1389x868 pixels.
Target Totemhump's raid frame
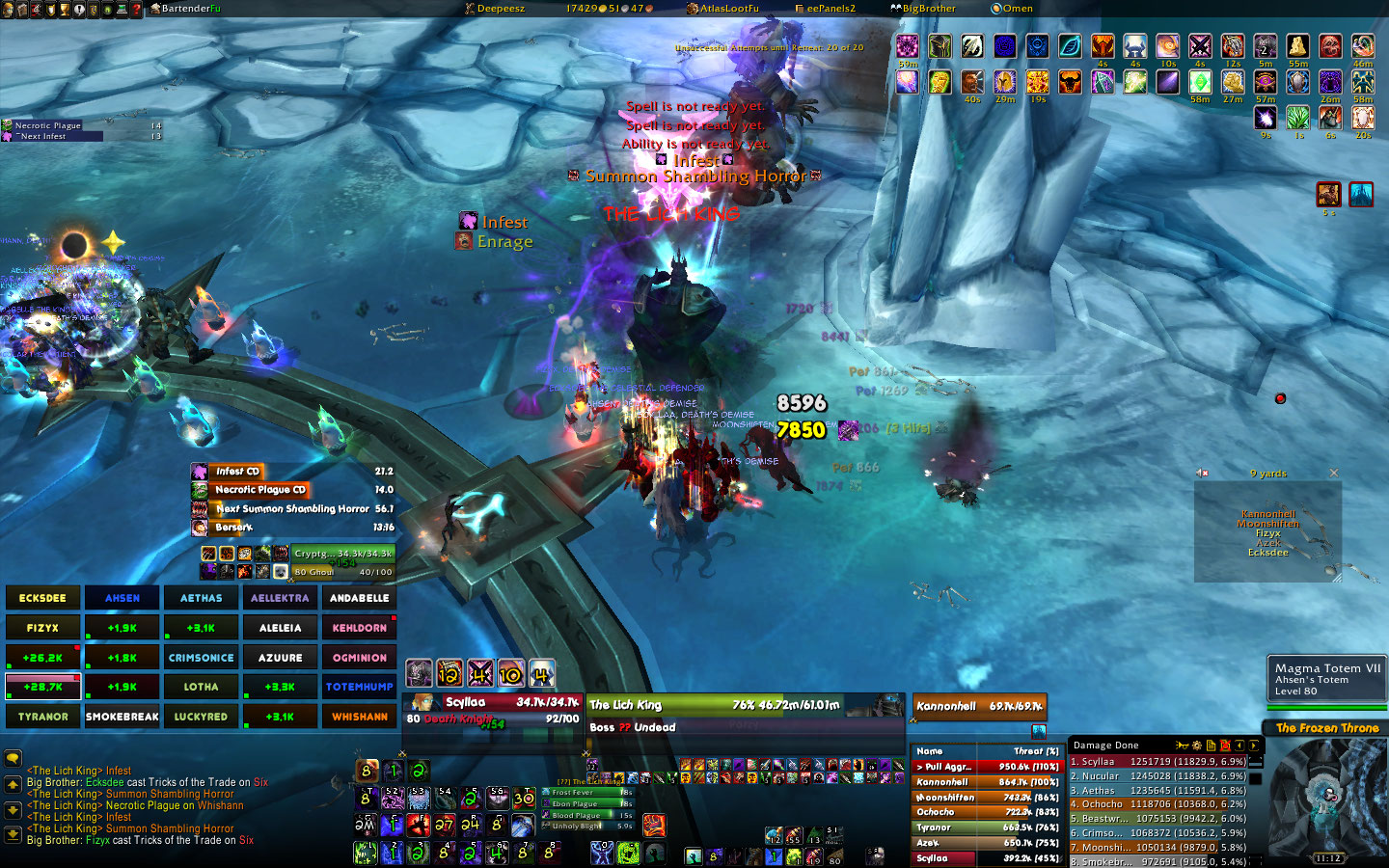(359, 687)
